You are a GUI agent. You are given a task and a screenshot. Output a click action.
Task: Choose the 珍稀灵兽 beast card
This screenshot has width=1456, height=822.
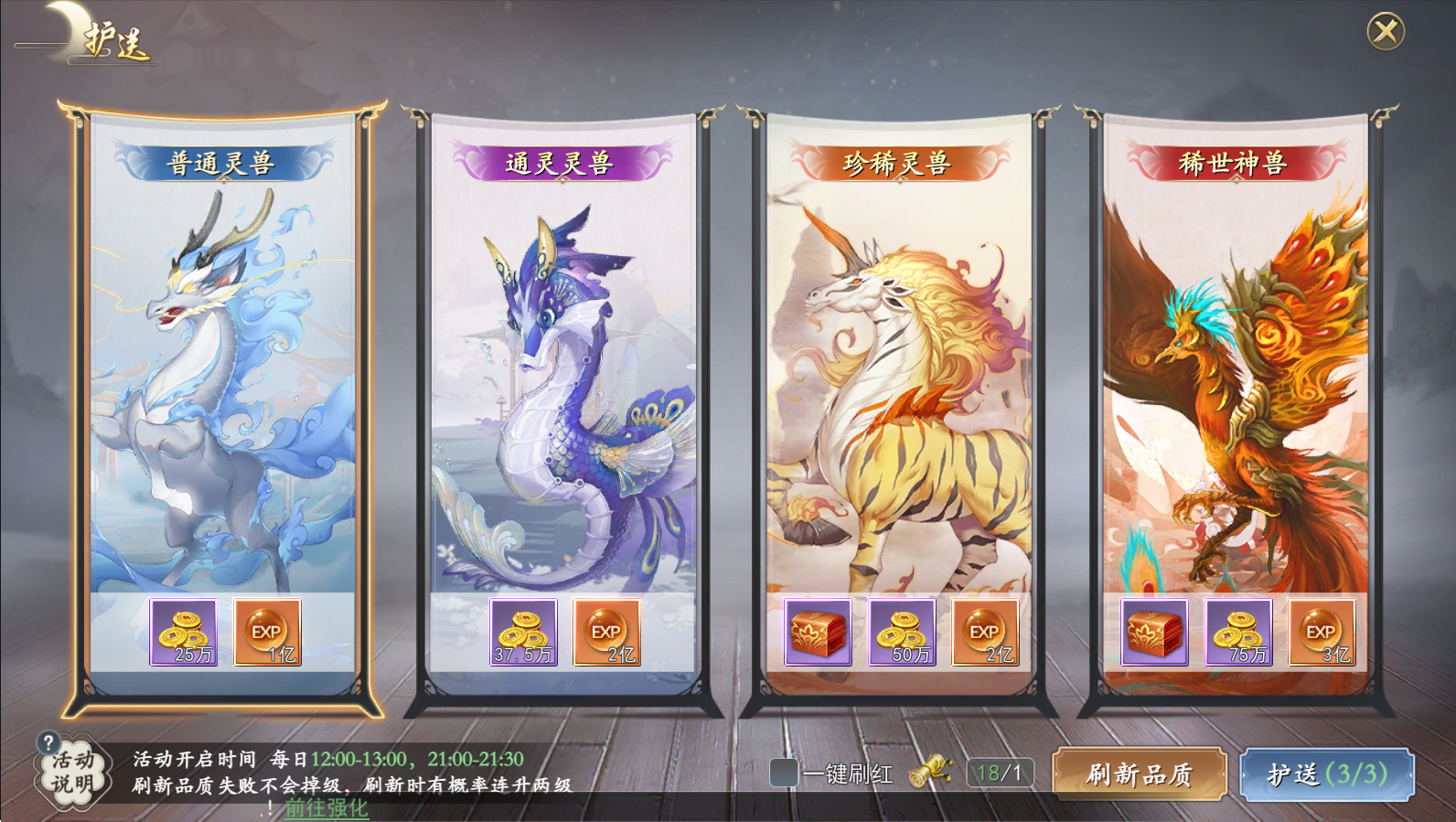[x=899, y=384]
